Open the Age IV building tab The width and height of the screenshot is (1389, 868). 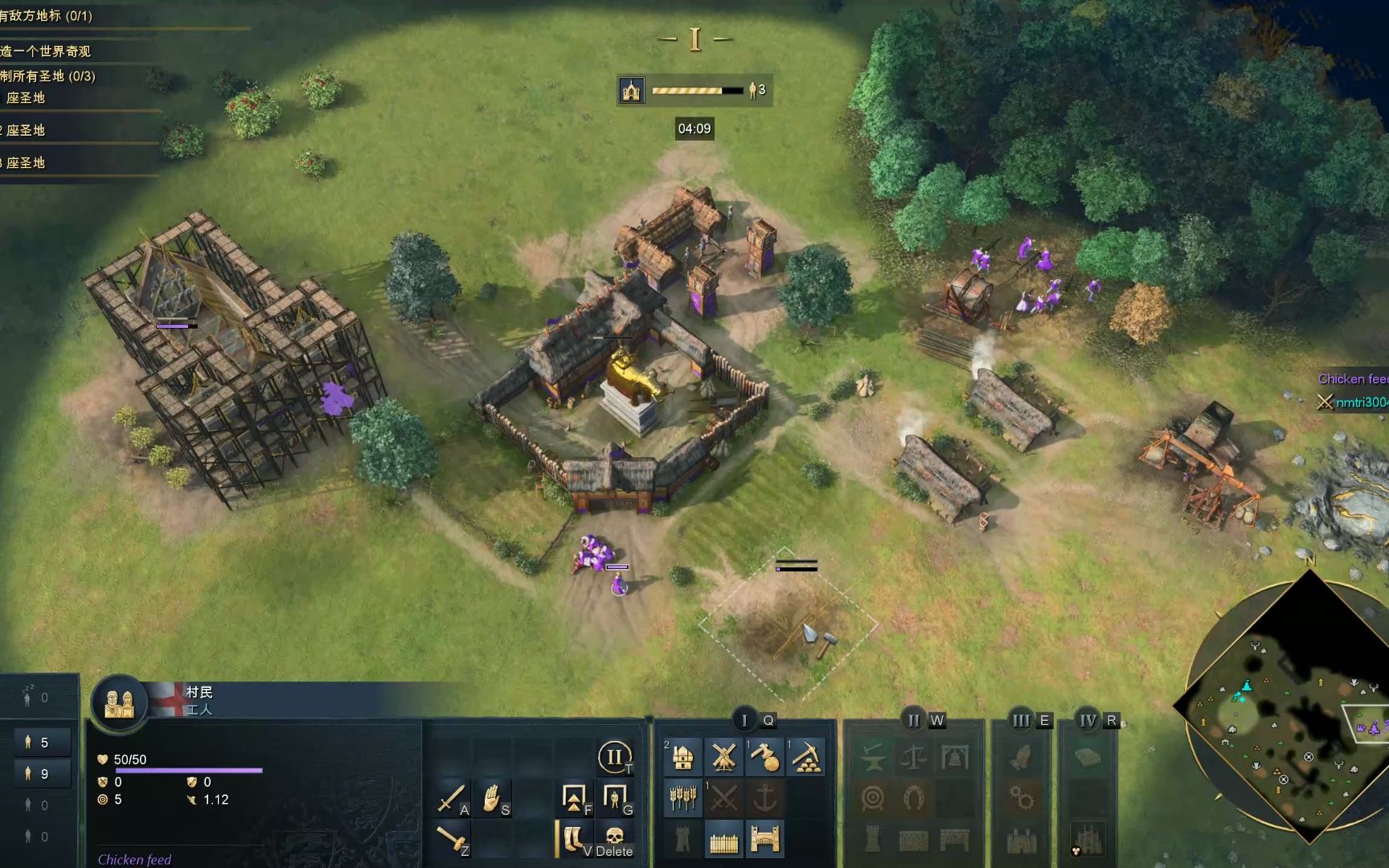pyautogui.click(x=1088, y=720)
